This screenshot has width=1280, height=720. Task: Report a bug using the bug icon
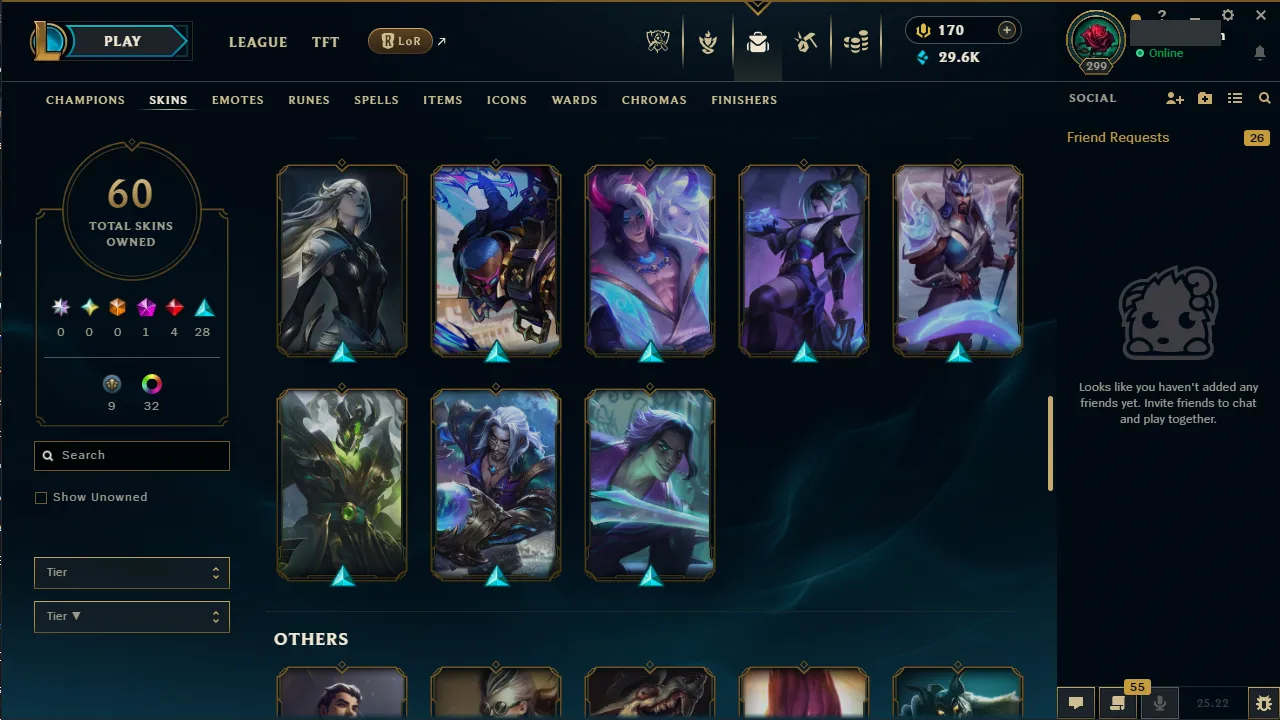point(1262,703)
